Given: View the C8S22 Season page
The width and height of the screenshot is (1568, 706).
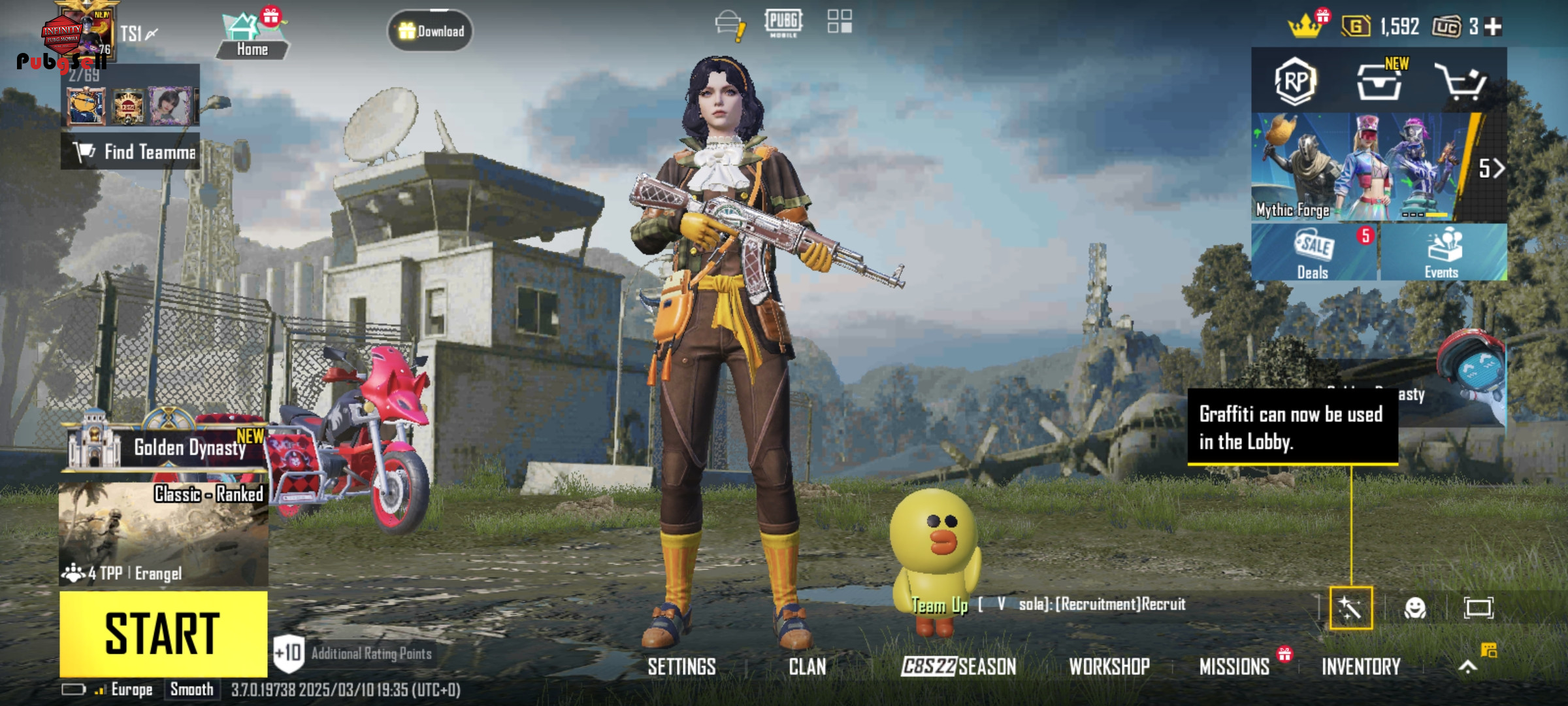Looking at the screenshot, I should click(958, 667).
